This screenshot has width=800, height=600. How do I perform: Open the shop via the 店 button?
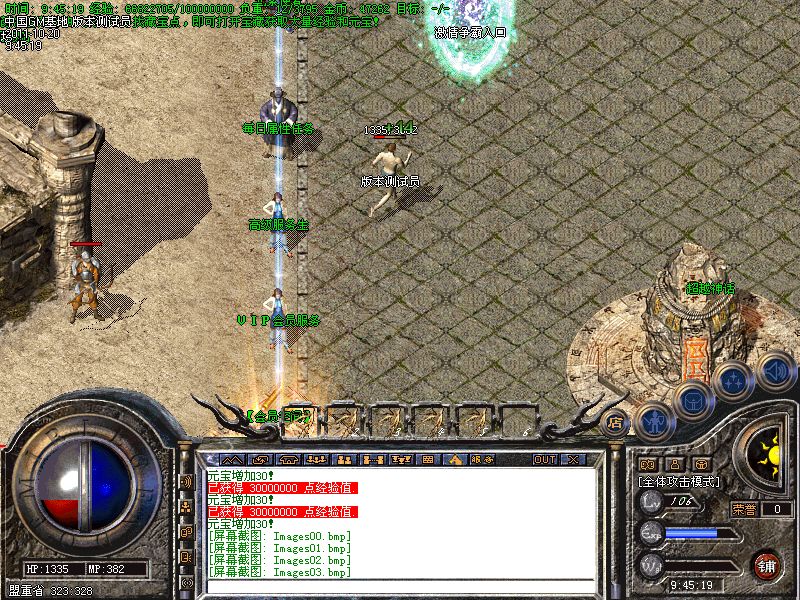[x=615, y=421]
